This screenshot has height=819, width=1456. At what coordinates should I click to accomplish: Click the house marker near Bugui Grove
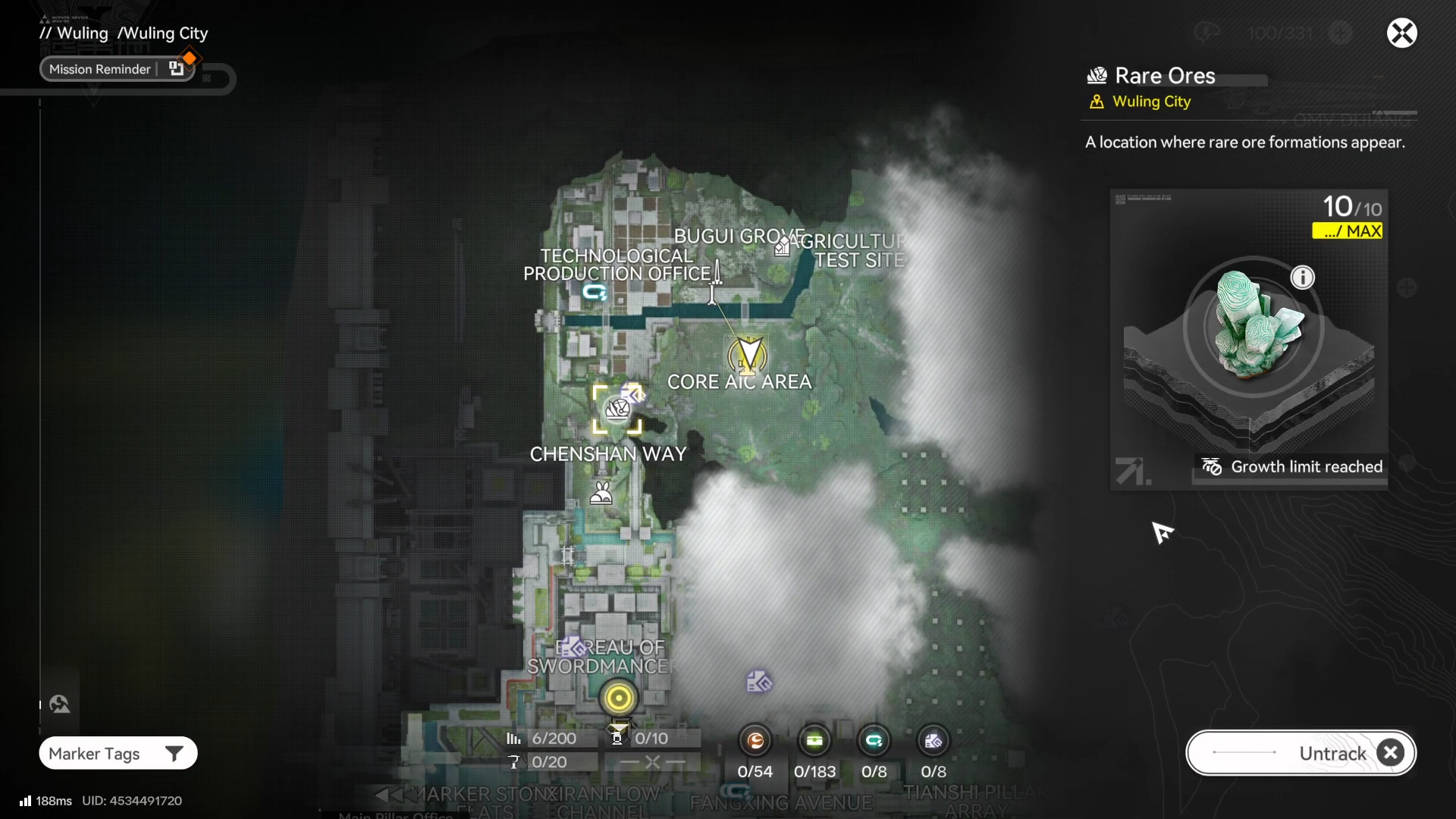point(782,246)
